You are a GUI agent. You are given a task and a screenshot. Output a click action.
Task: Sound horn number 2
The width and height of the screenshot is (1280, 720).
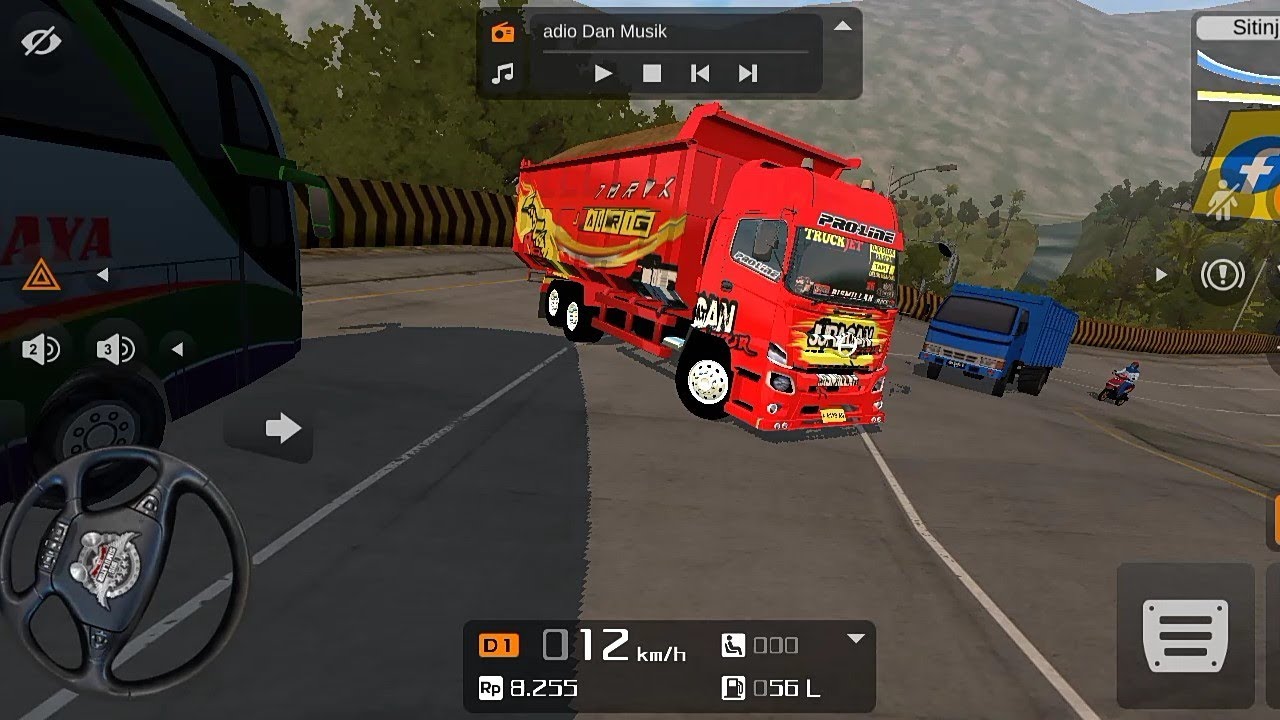coord(41,349)
